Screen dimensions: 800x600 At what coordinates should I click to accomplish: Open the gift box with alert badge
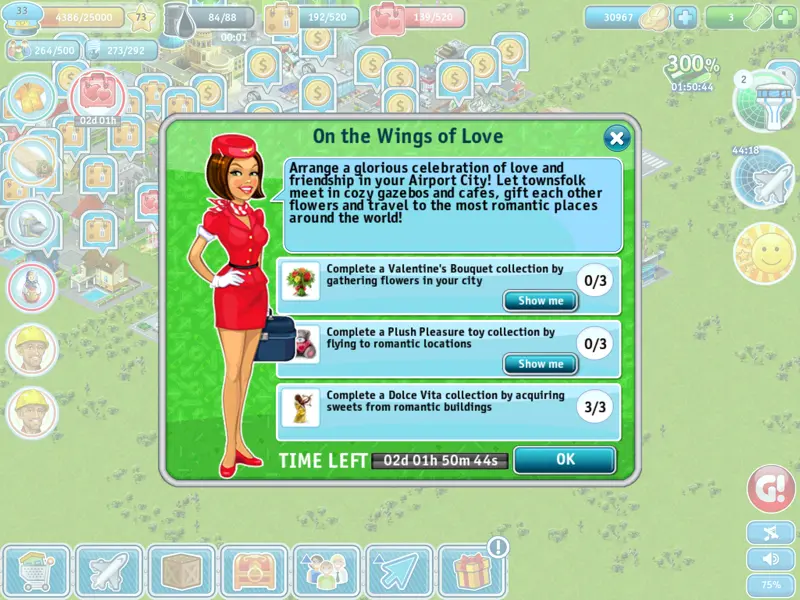pyautogui.click(x=472, y=572)
